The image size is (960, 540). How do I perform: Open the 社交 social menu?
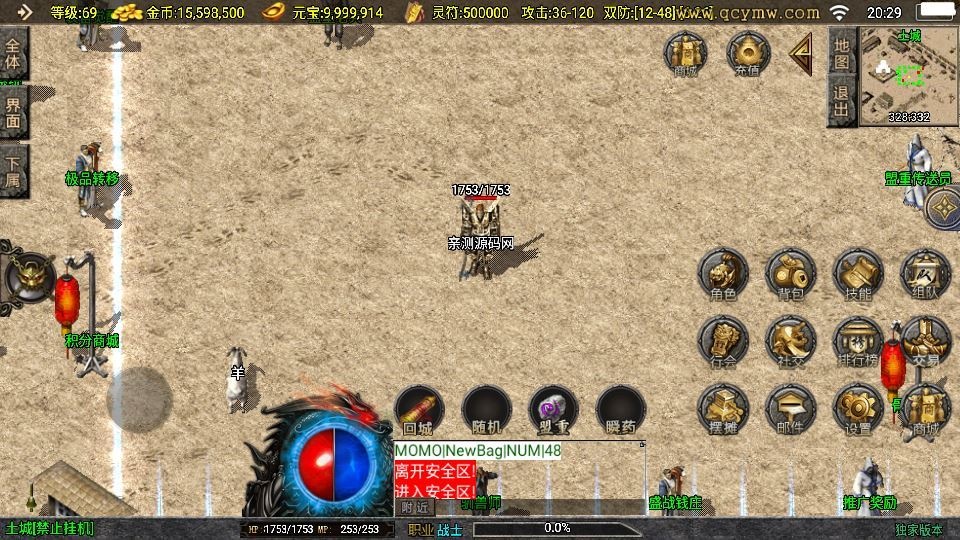point(790,342)
